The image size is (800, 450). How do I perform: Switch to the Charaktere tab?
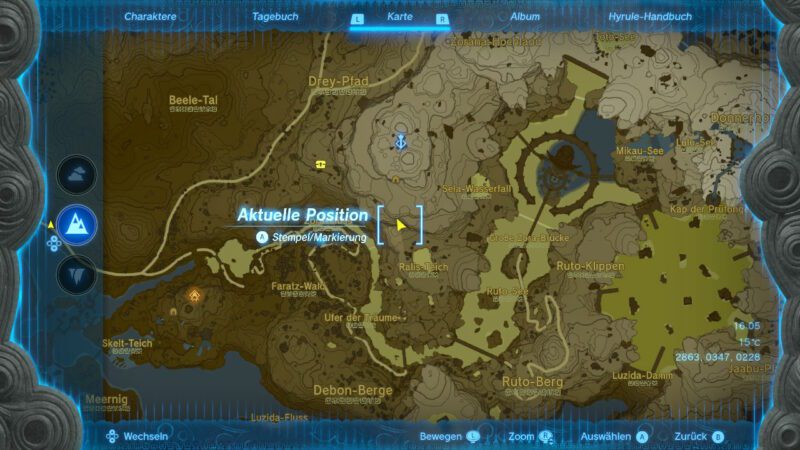point(150,17)
